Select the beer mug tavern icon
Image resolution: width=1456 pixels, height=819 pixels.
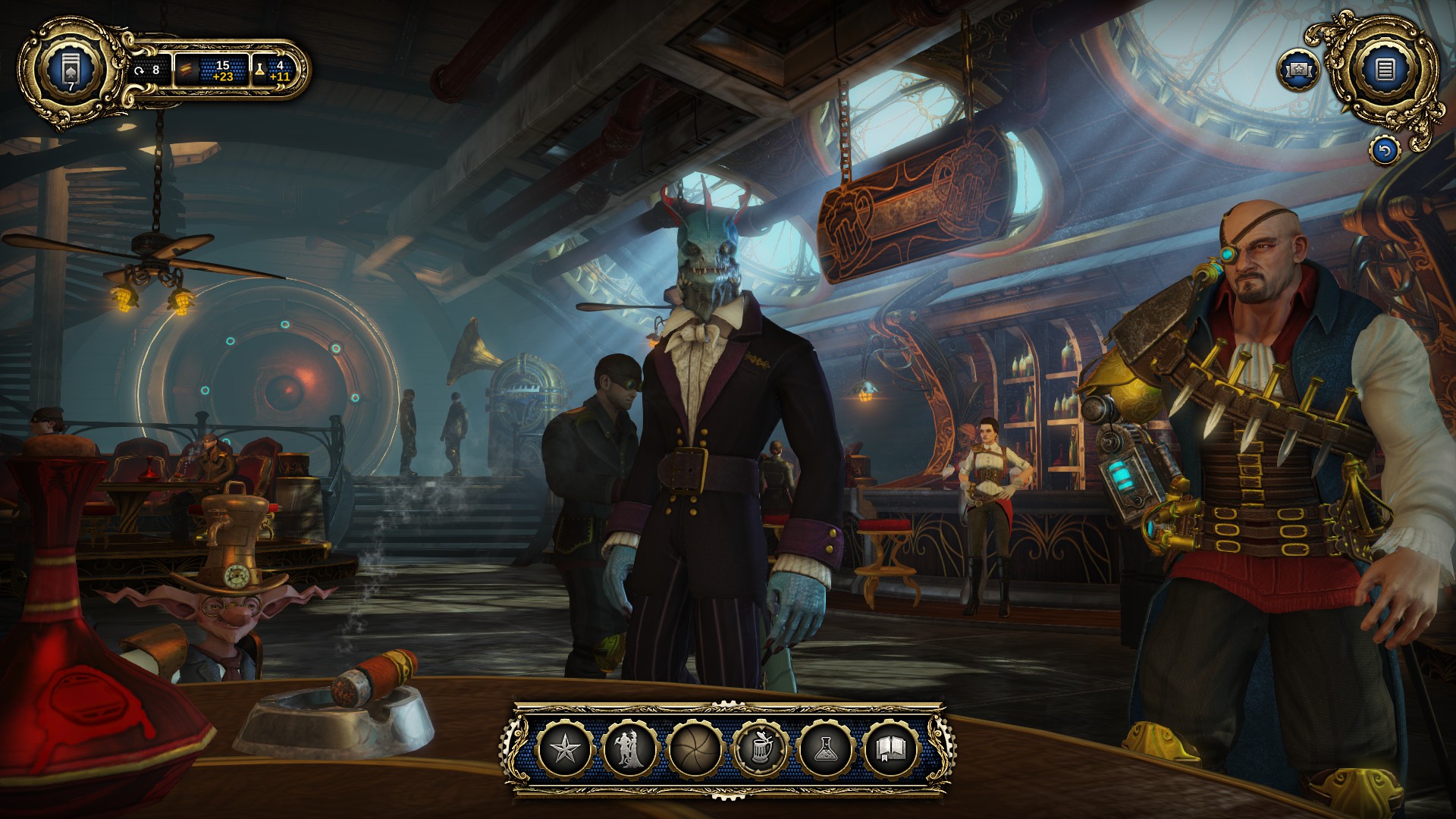(761, 749)
